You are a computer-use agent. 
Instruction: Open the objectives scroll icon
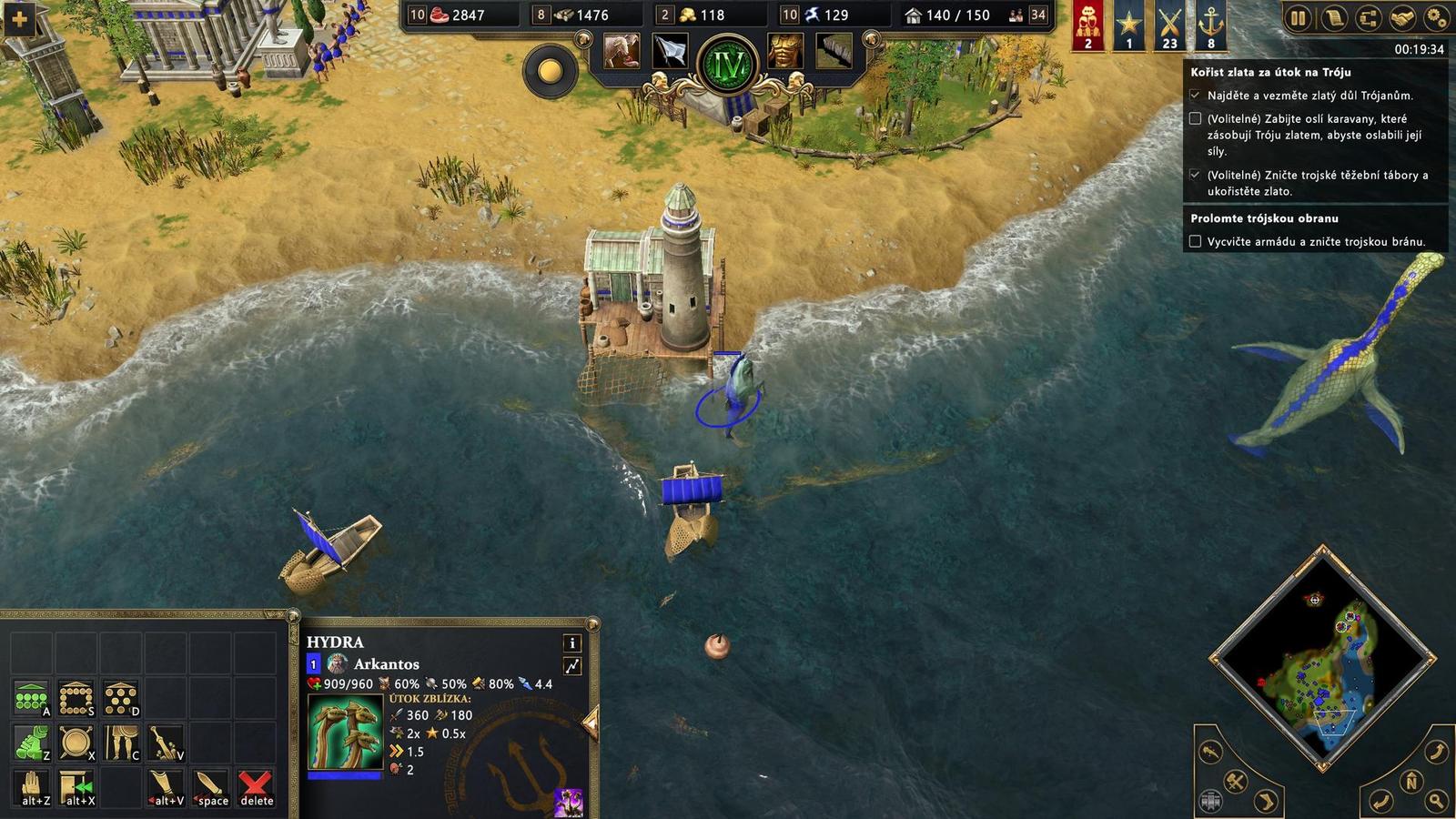click(1334, 16)
